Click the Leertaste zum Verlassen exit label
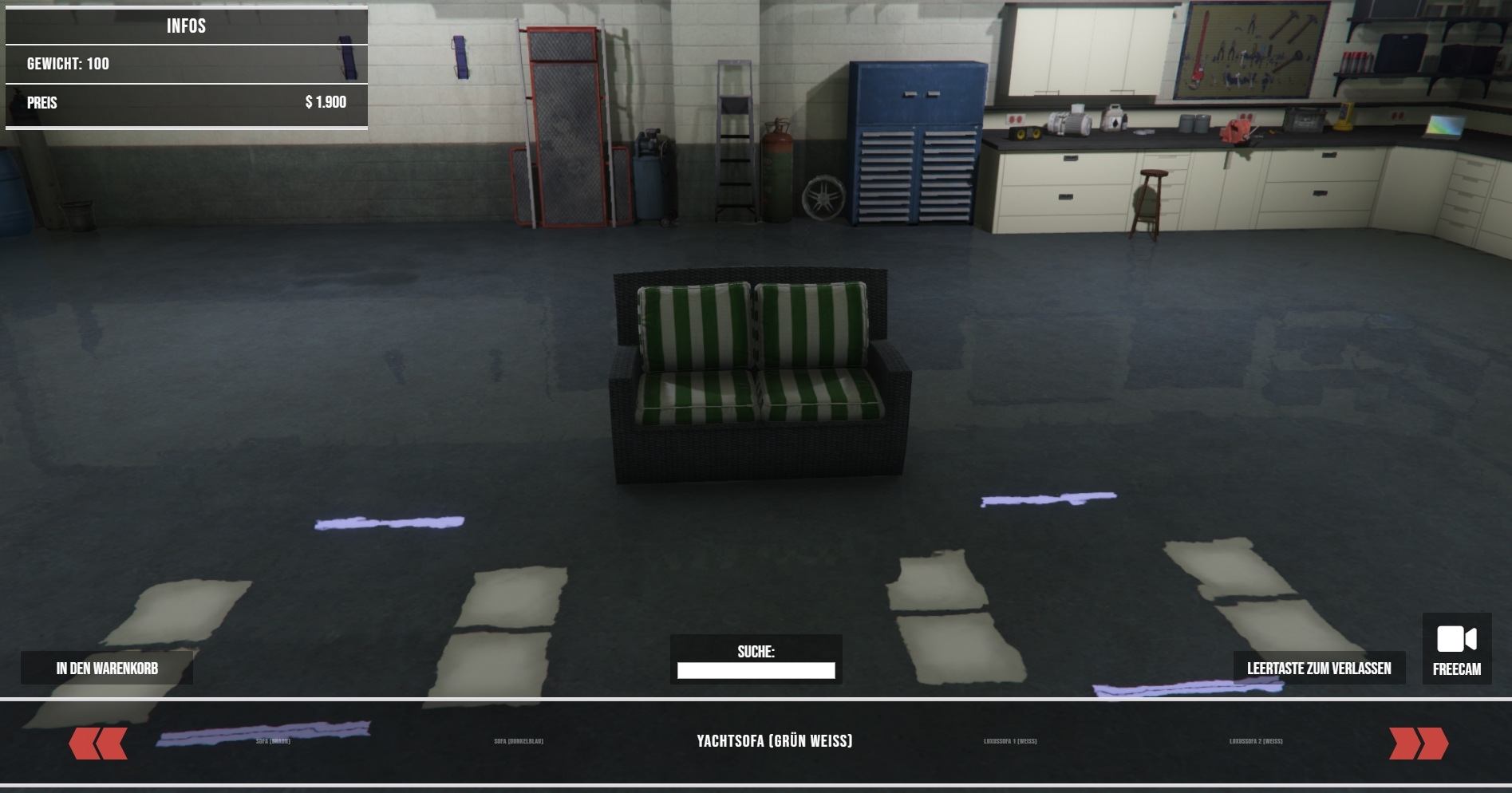The height and width of the screenshot is (793, 1512). [1319, 669]
